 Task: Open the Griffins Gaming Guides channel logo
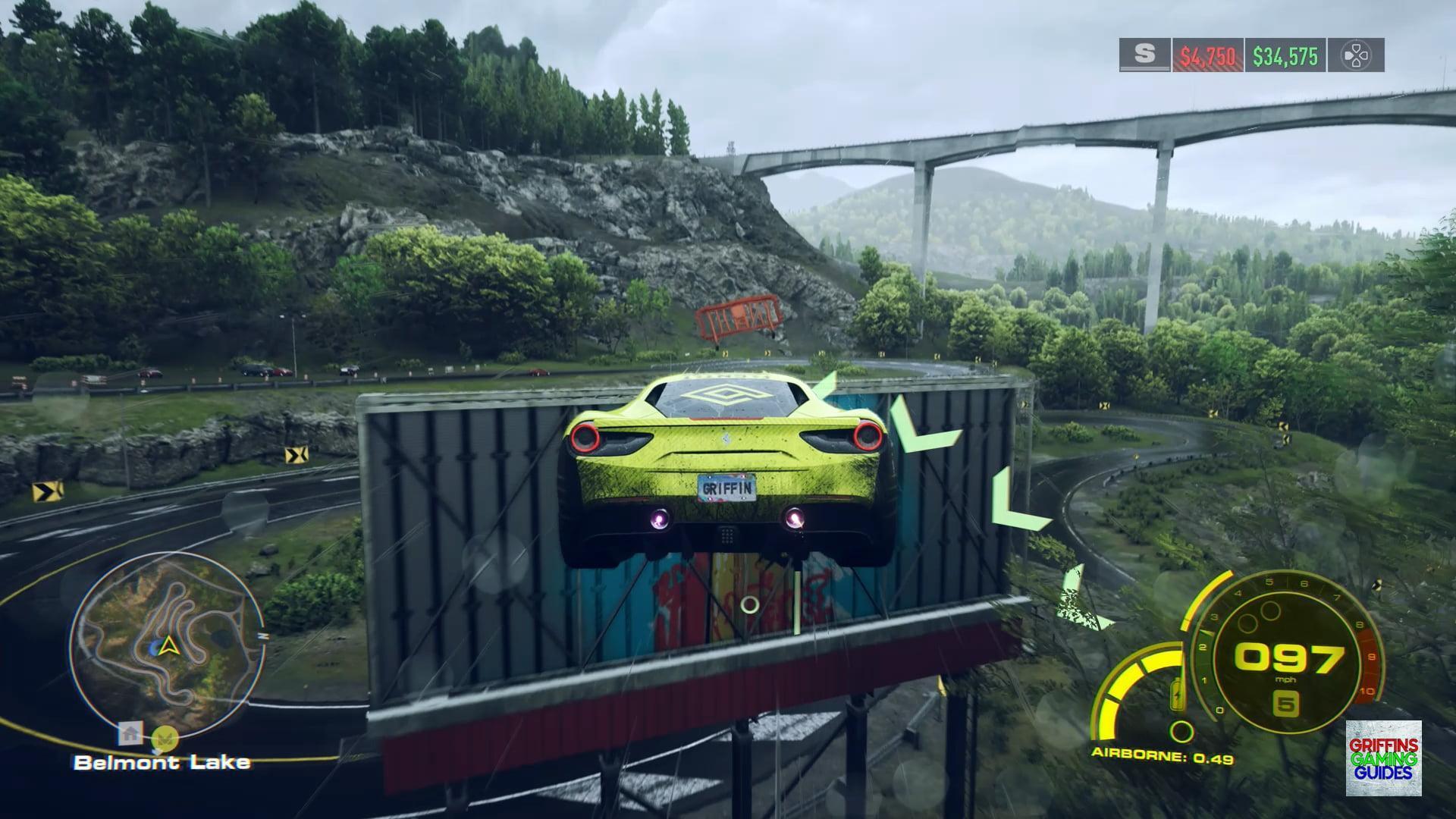(x=1383, y=758)
